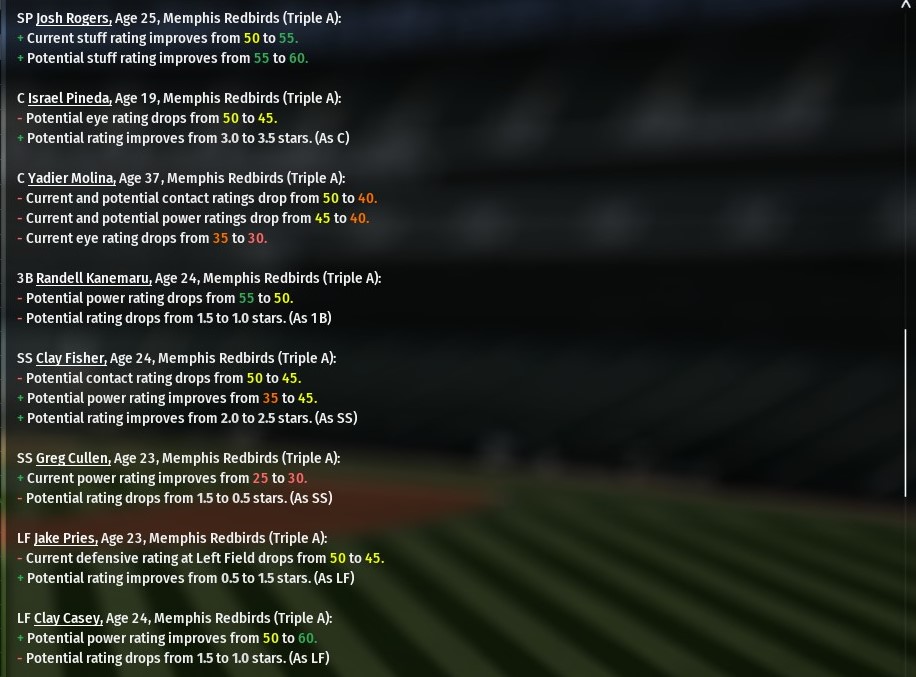The width and height of the screenshot is (916, 677).
Task: Click the report's vertical scrollbar
Action: coord(906,410)
